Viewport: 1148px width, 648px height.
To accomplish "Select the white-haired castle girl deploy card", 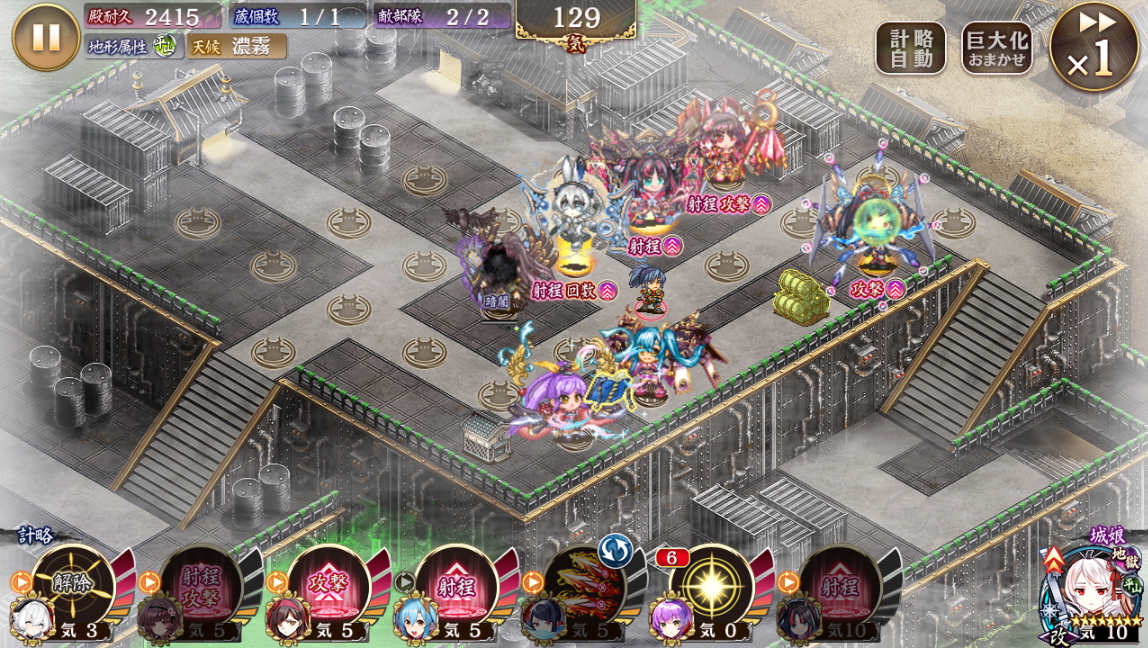I will tap(1093, 592).
